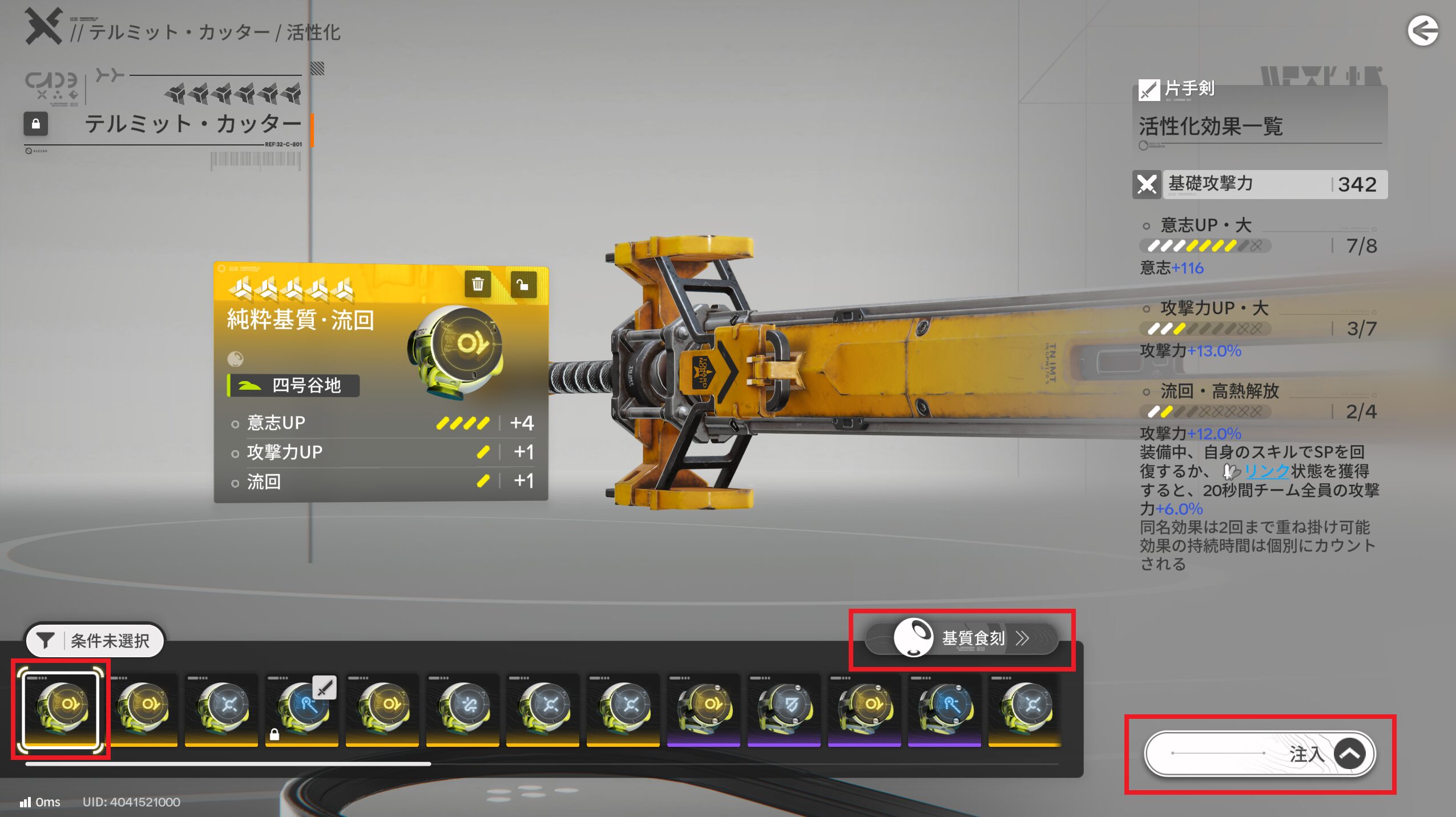Image resolution: width=1456 pixels, height=817 pixels.
Task: Toggle the weapon lock beside テルミット・カッター
Action: pos(35,124)
